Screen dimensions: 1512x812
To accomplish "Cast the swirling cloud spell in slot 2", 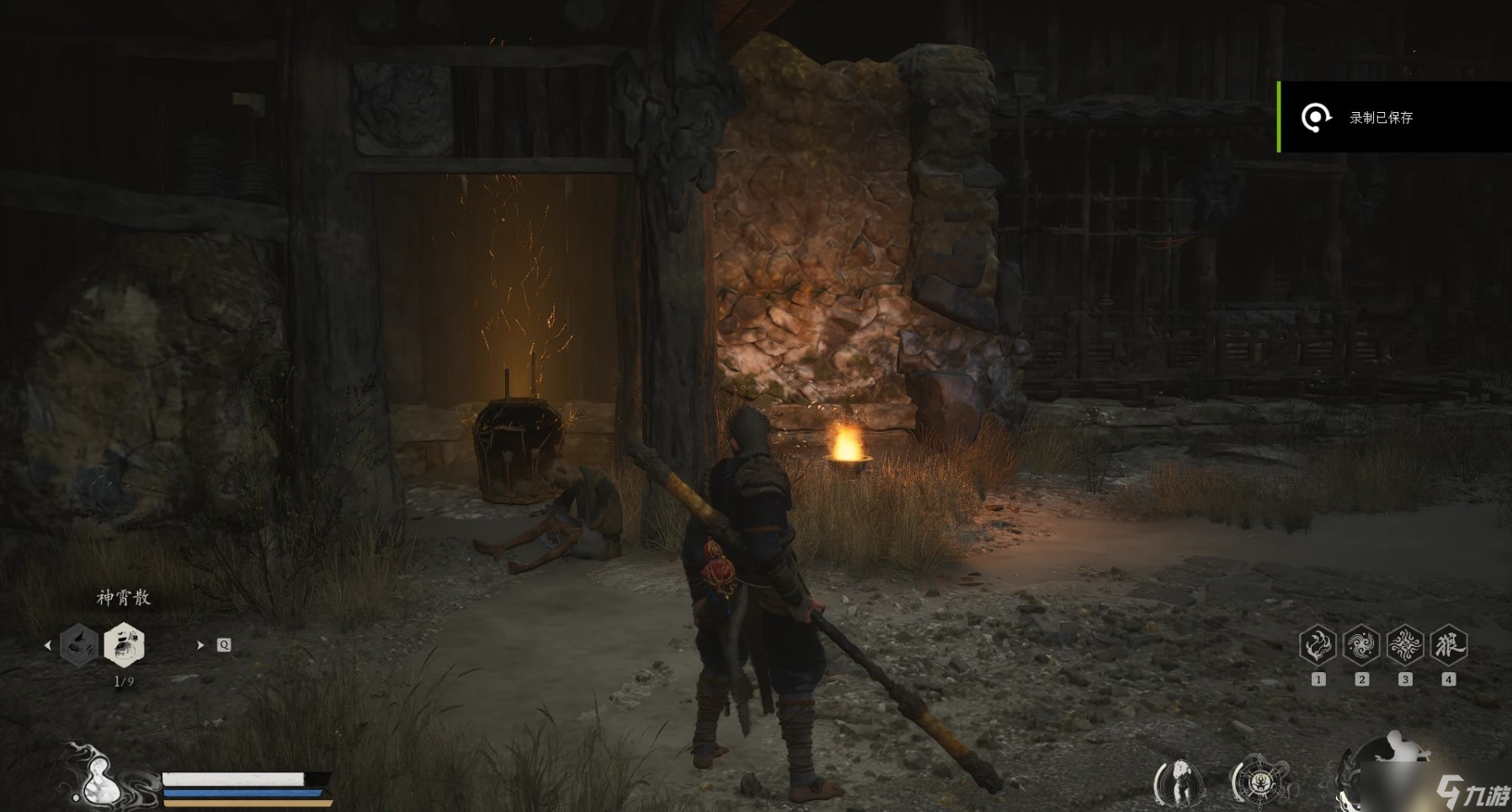I will 1361,646.
